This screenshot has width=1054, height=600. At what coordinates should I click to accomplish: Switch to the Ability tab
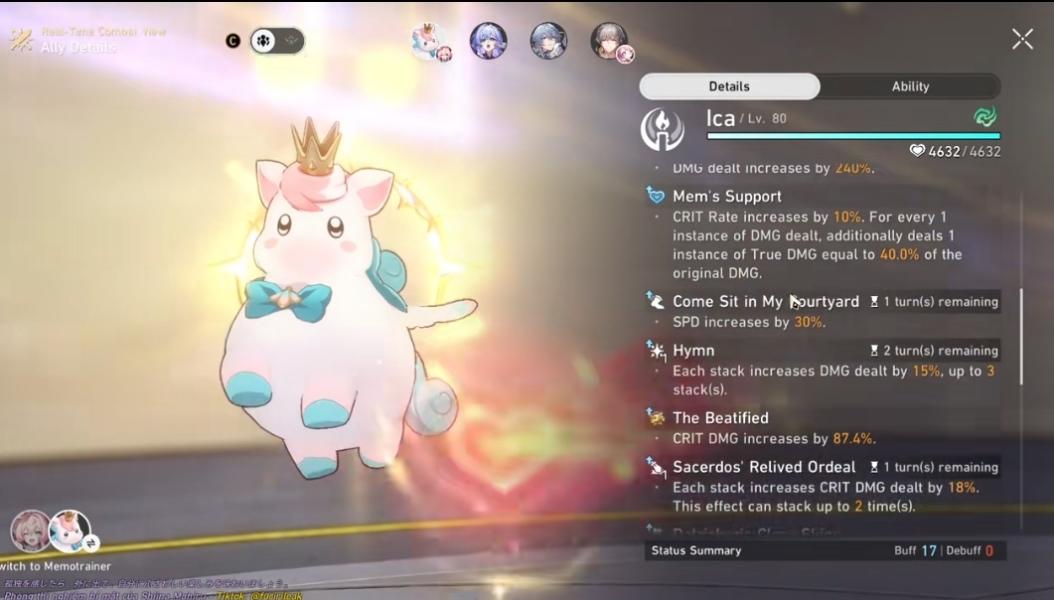click(x=910, y=87)
